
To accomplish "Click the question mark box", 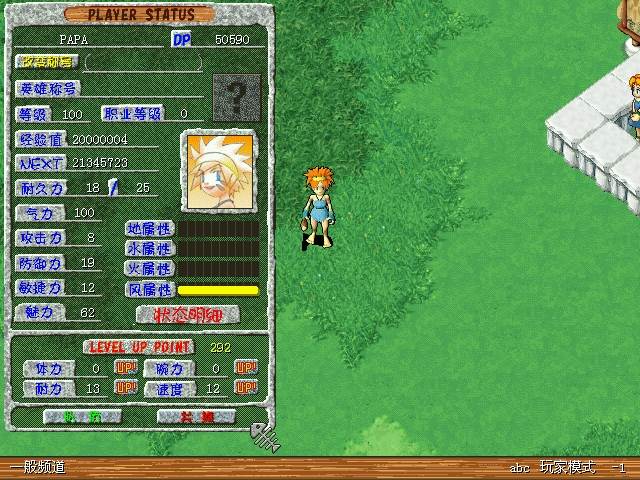I will click(237, 97).
